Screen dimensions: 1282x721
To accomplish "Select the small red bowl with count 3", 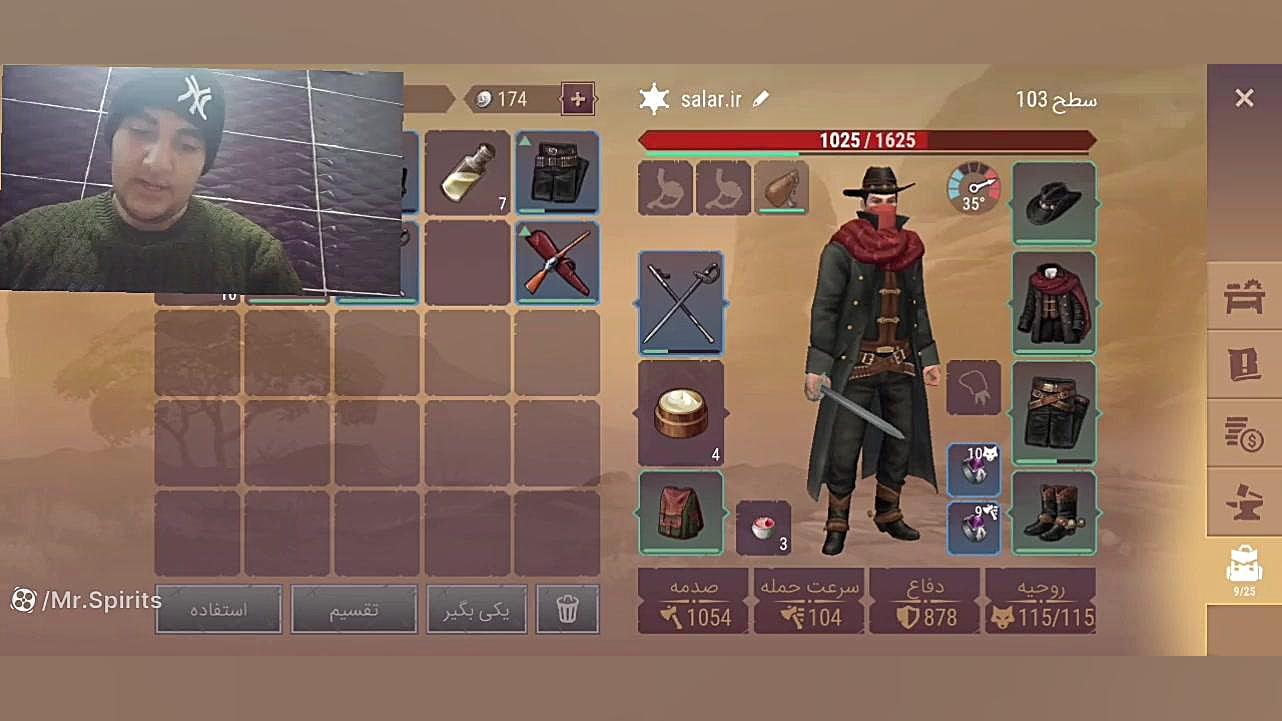I will [x=763, y=528].
